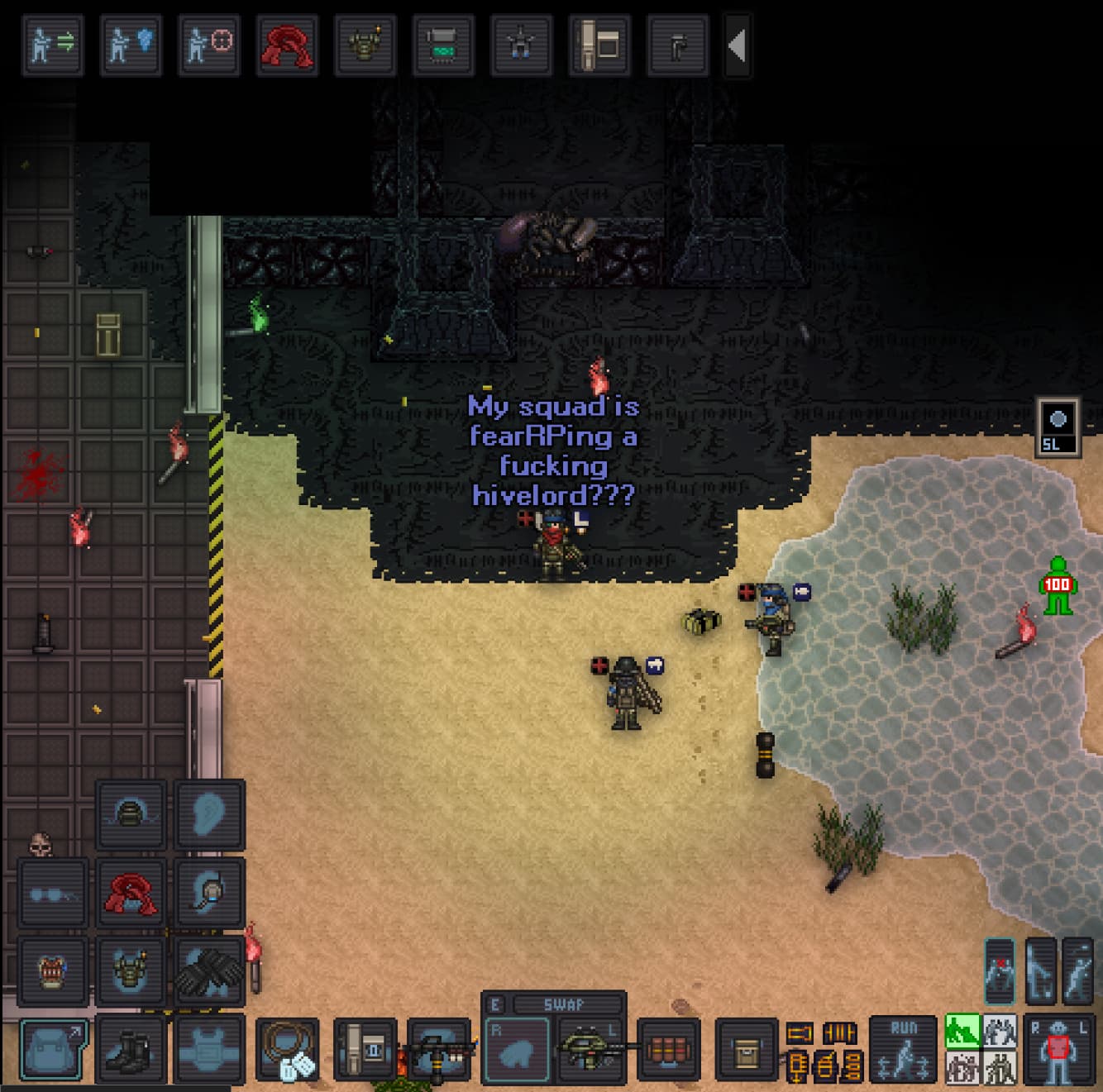The width and height of the screenshot is (1103, 1092).
Task: Issue the focus order with crosshair icon
Action: pyautogui.click(x=208, y=45)
